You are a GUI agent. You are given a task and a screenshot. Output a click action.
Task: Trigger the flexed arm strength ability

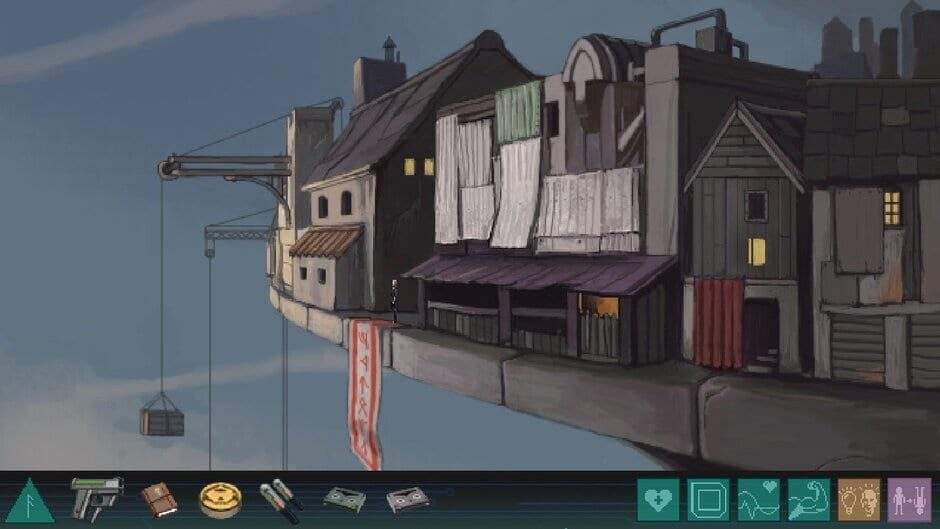point(808,499)
